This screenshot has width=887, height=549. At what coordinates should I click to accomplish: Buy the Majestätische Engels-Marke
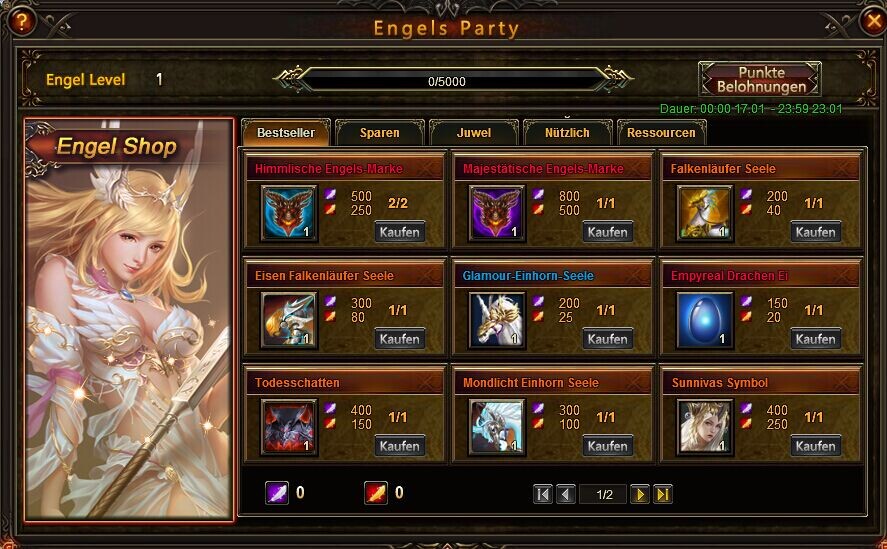coord(607,232)
